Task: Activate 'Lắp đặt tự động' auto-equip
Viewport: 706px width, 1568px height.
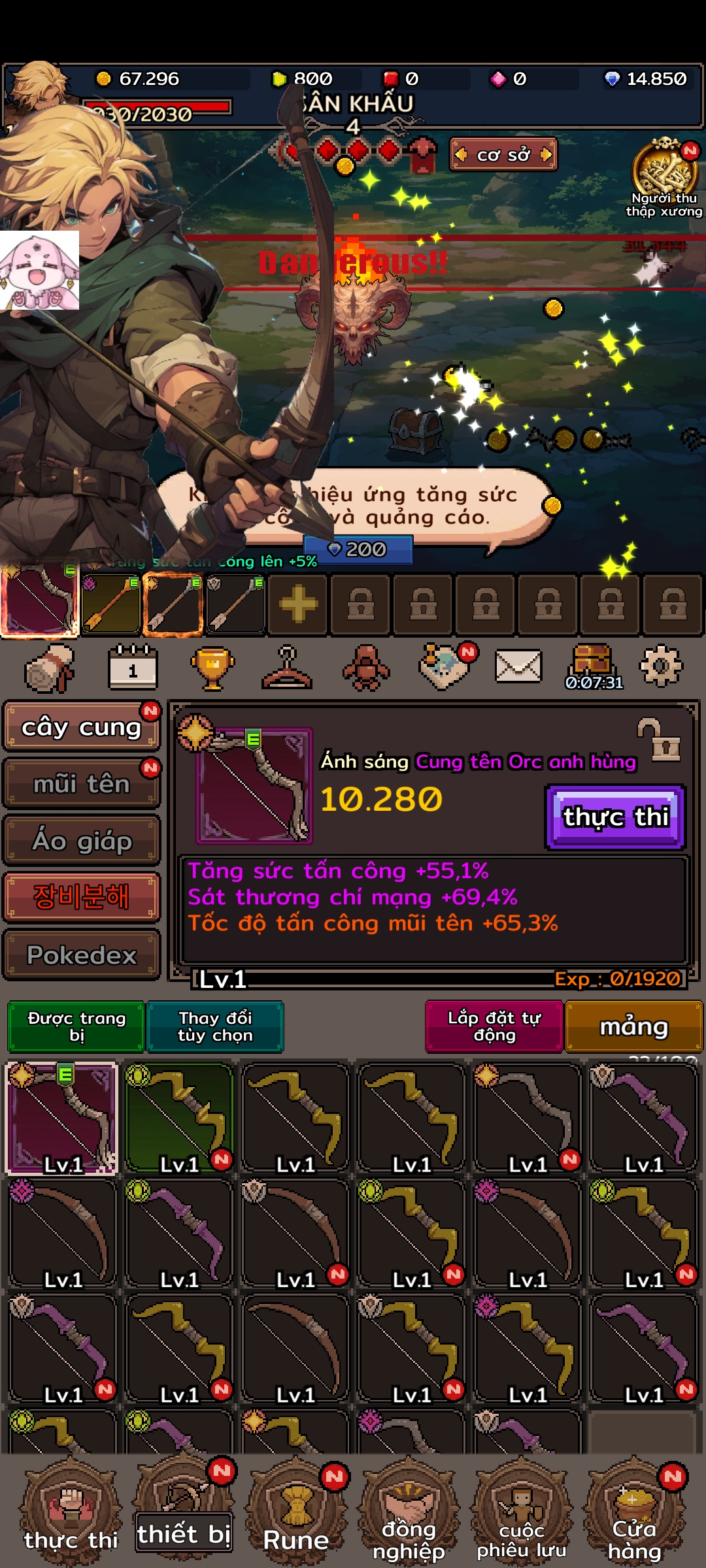Action: (x=494, y=1026)
